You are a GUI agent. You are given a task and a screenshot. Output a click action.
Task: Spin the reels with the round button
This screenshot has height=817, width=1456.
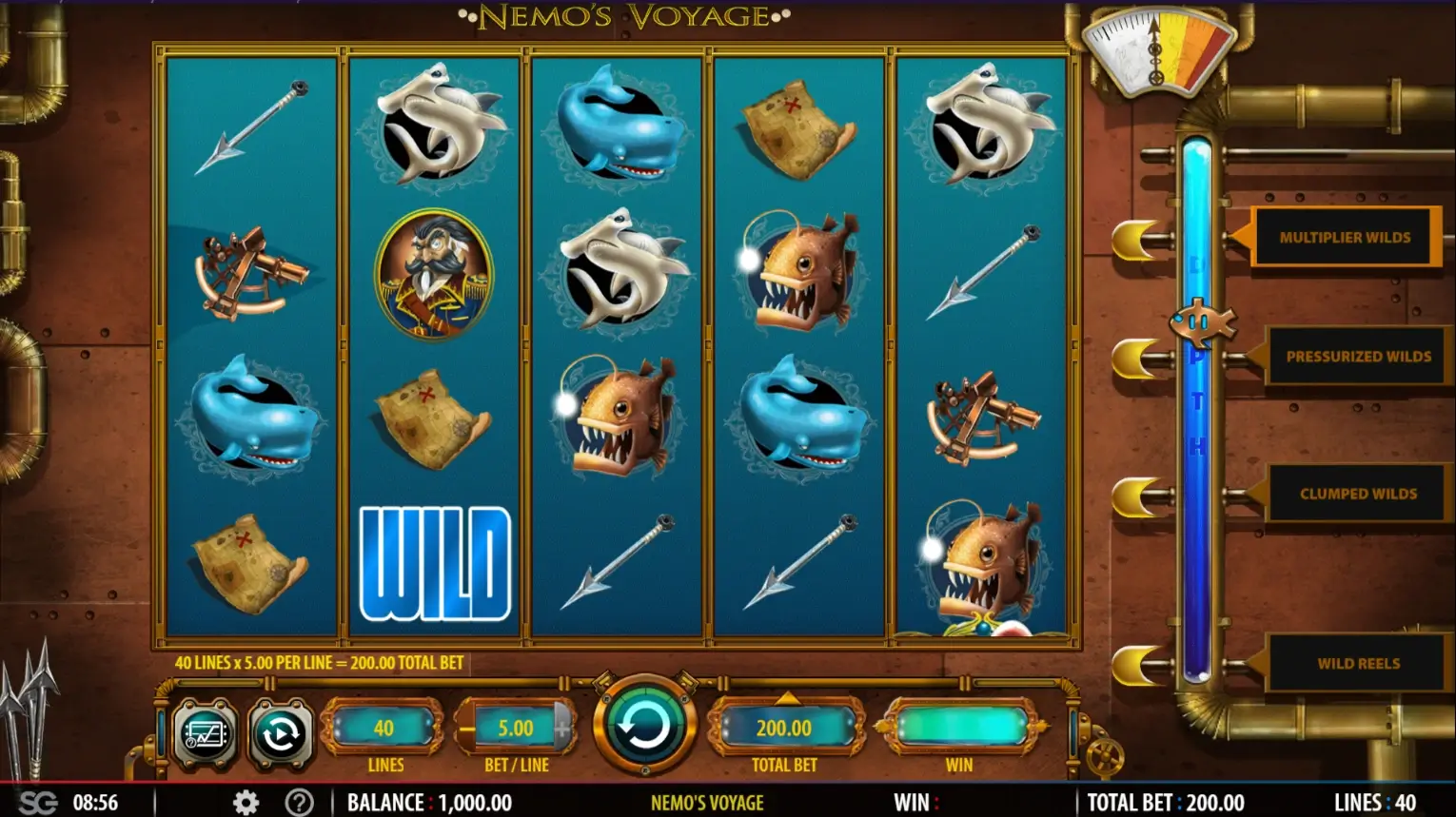[x=644, y=728]
